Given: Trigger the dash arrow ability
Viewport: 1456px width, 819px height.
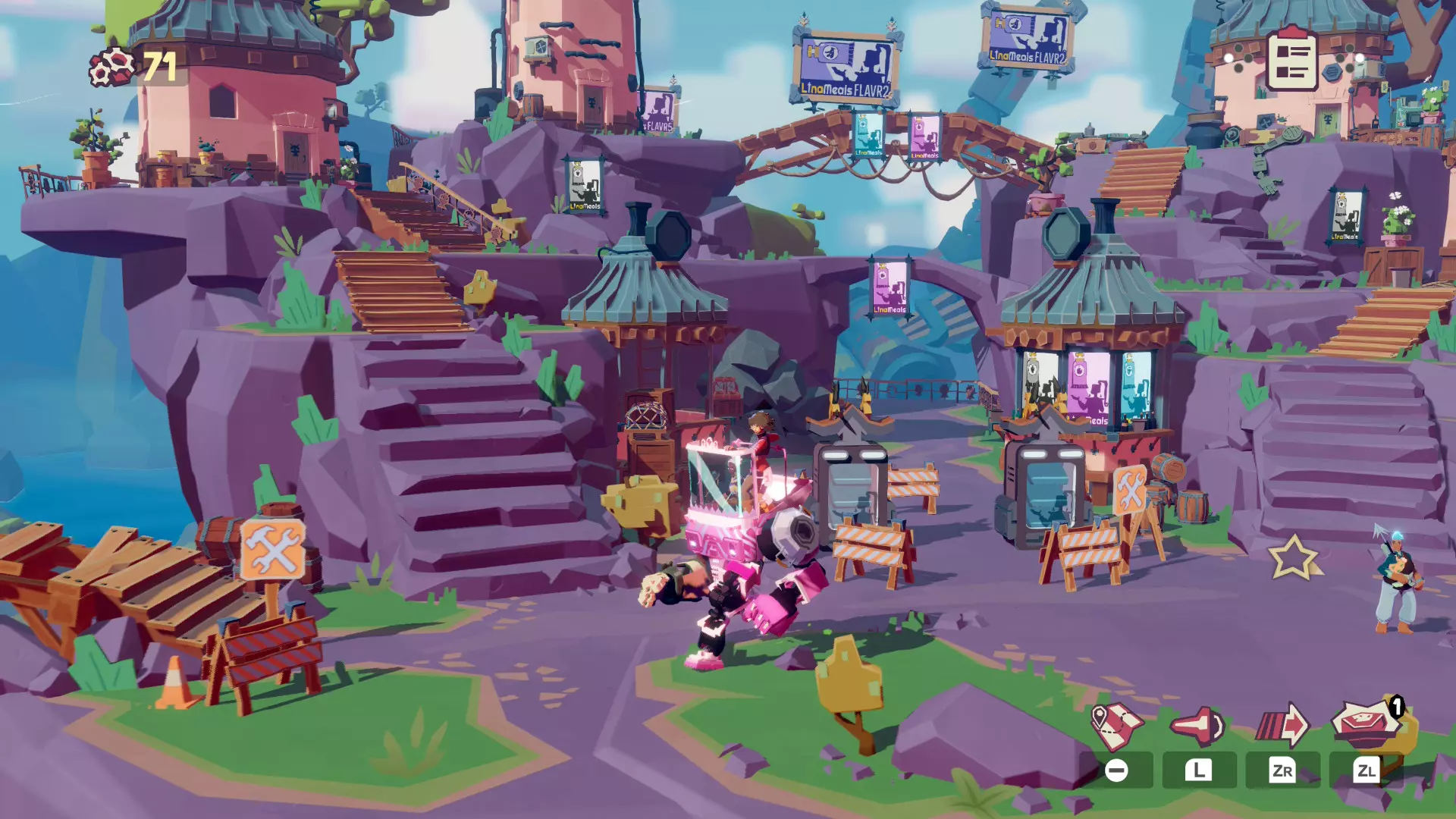Looking at the screenshot, I should (x=1282, y=726).
